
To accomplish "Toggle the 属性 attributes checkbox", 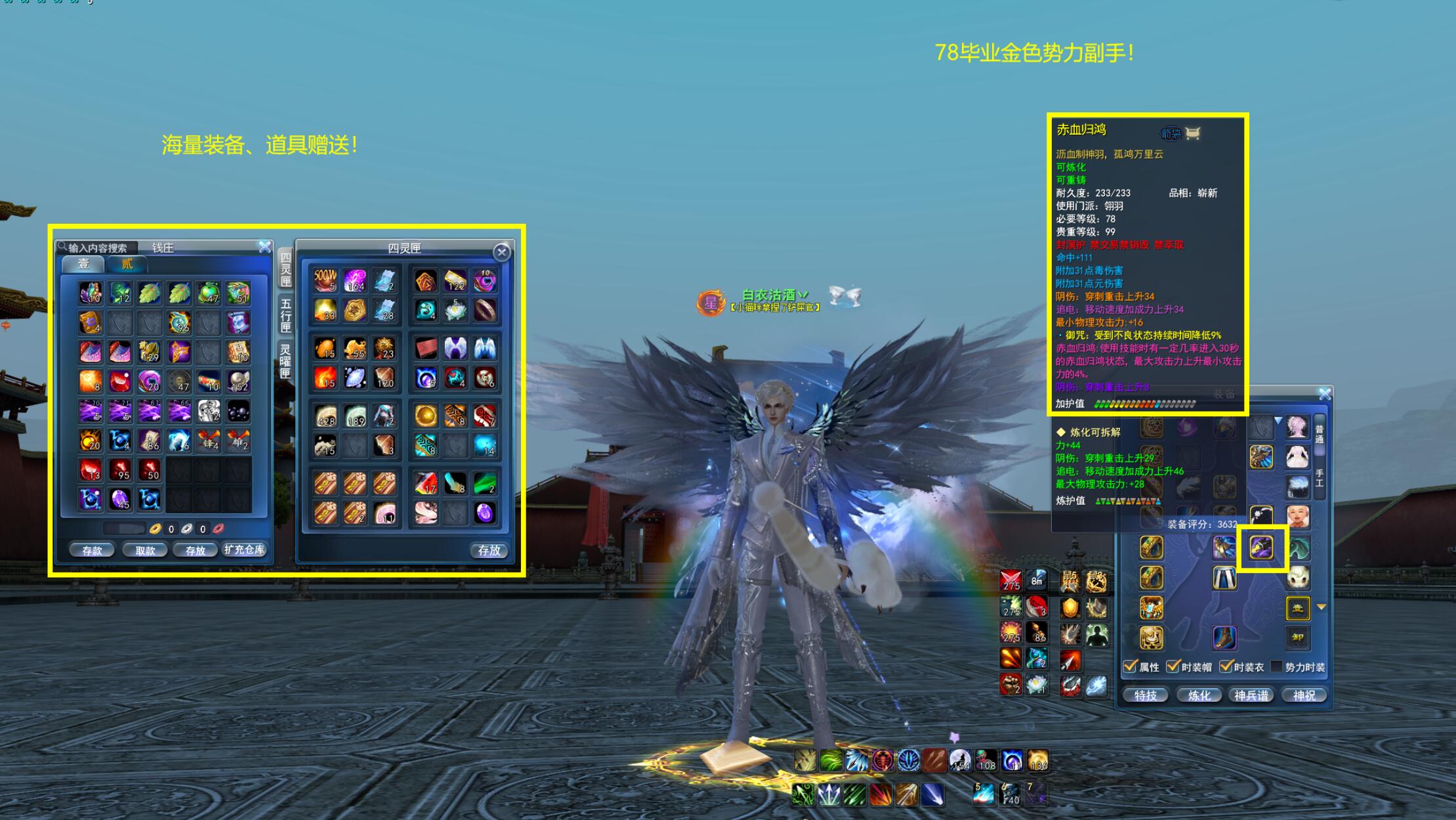I will 1131,667.
